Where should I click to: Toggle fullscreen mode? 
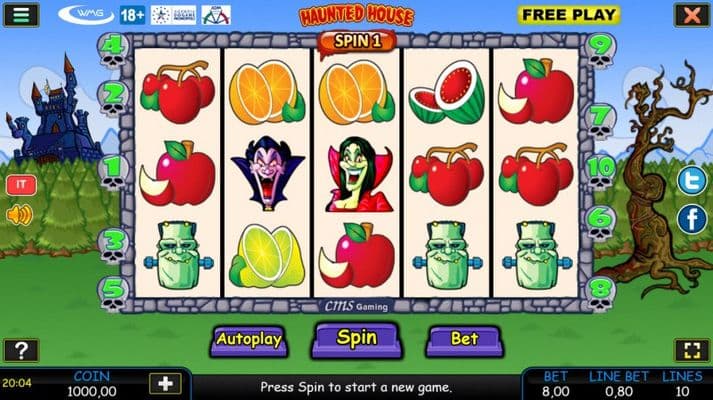click(x=690, y=350)
